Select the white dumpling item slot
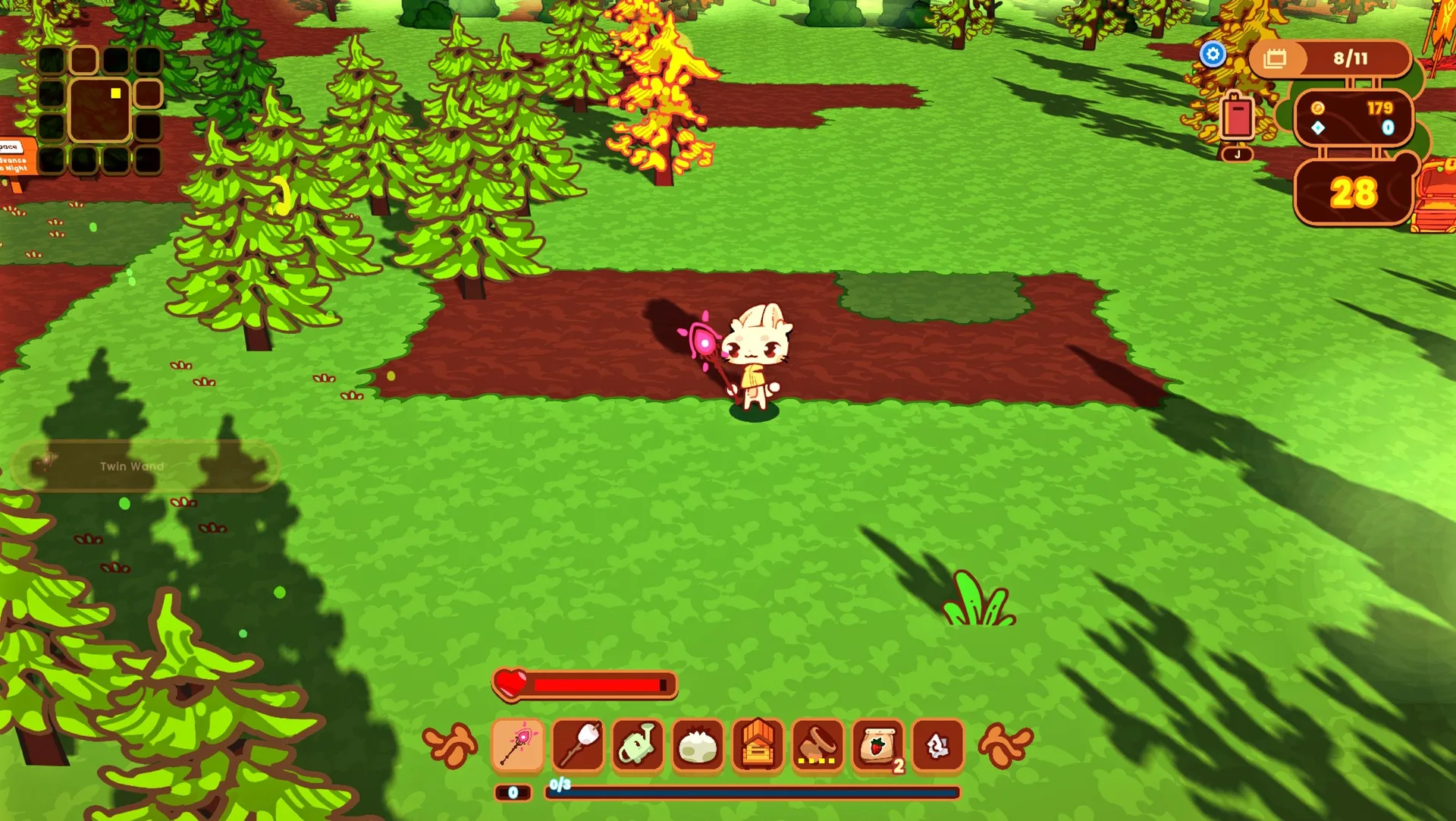The image size is (1456, 821). [698, 744]
